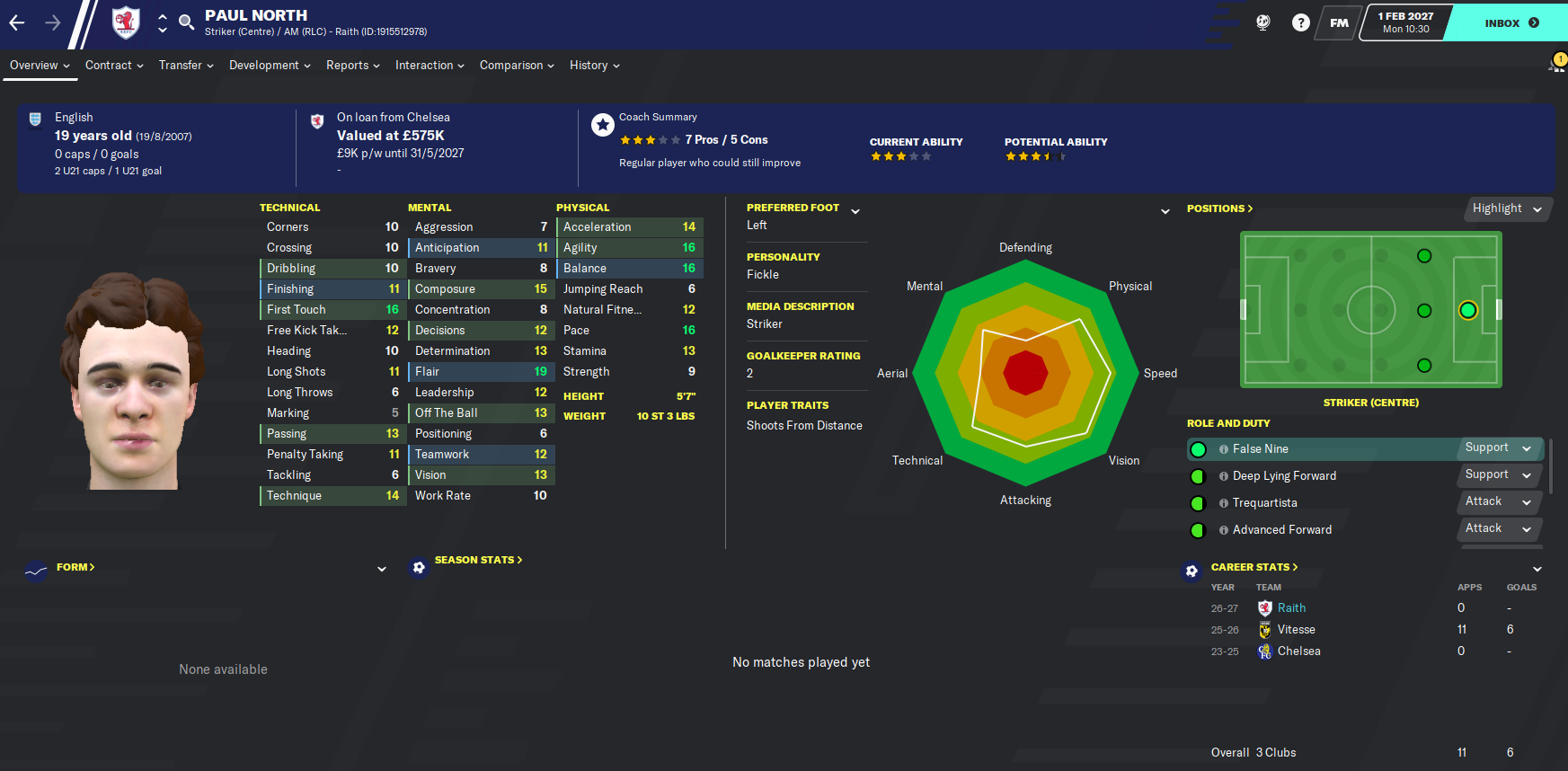Open the help question mark icon

(x=1300, y=22)
